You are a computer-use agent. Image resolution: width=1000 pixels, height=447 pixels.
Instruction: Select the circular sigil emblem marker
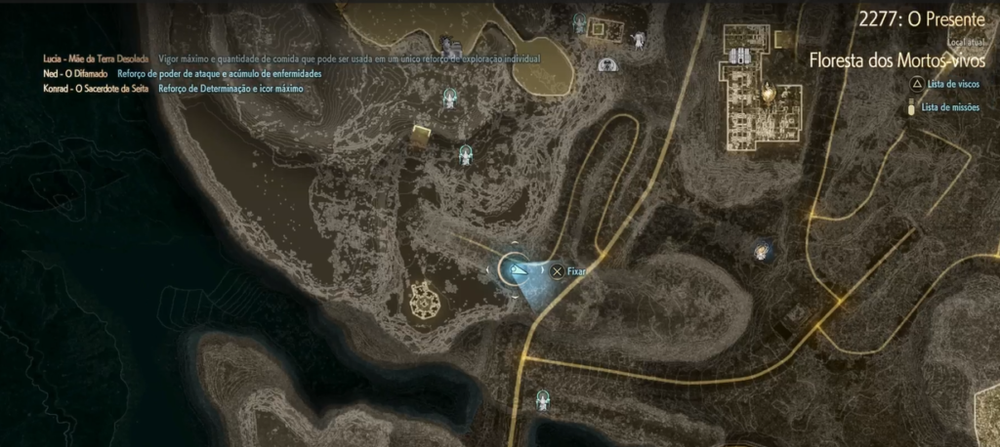pyautogui.click(x=425, y=297)
